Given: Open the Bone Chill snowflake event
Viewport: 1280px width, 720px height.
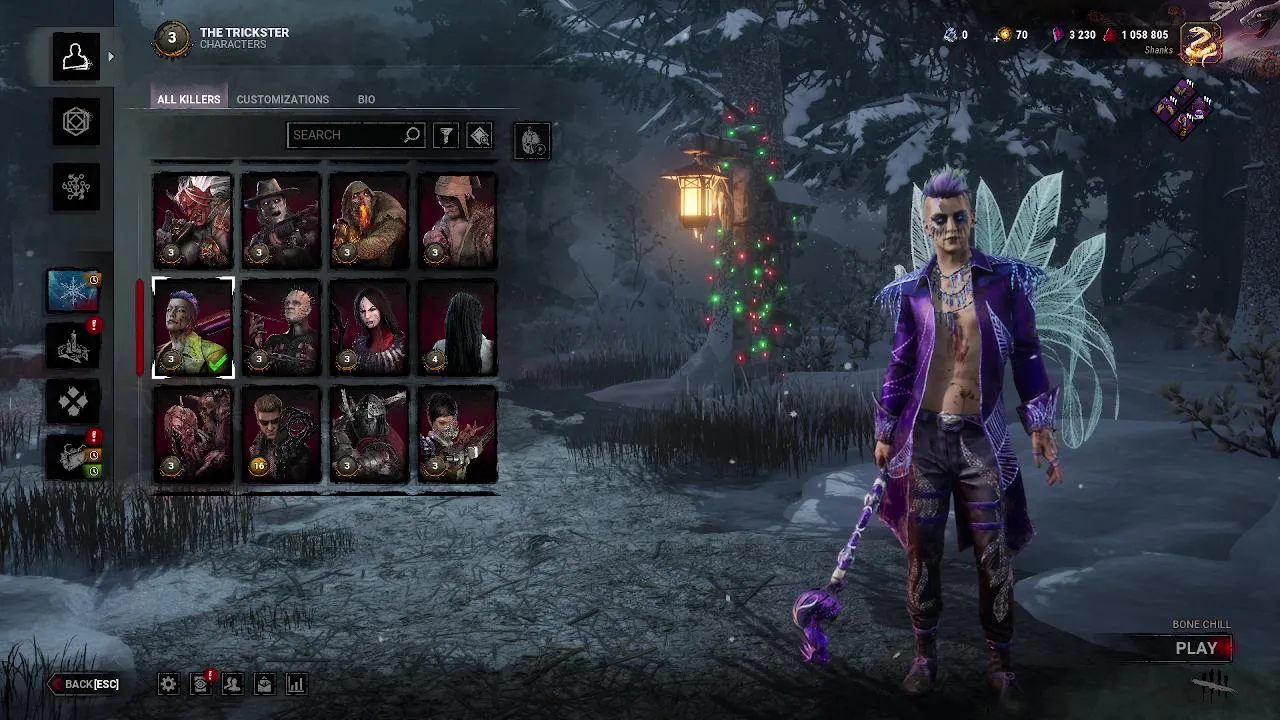Looking at the screenshot, I should click(x=72, y=291).
